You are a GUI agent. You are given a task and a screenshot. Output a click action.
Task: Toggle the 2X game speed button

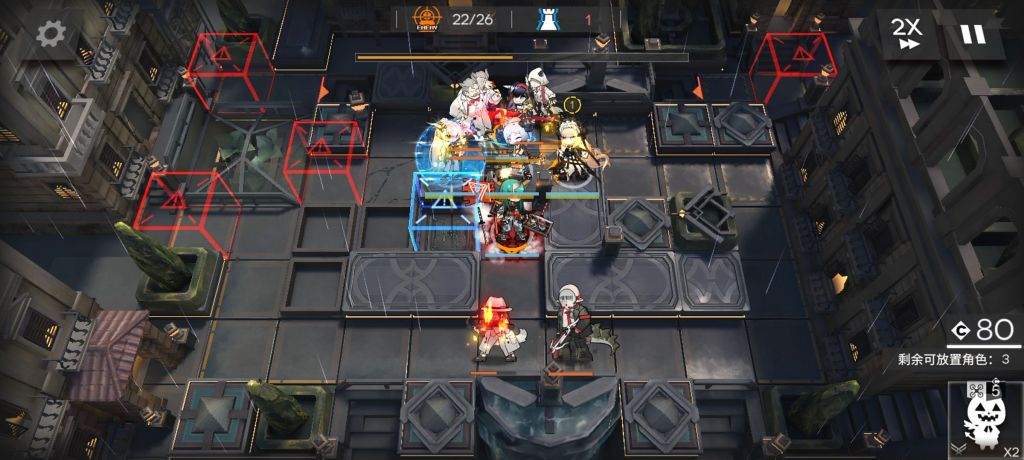tap(908, 33)
